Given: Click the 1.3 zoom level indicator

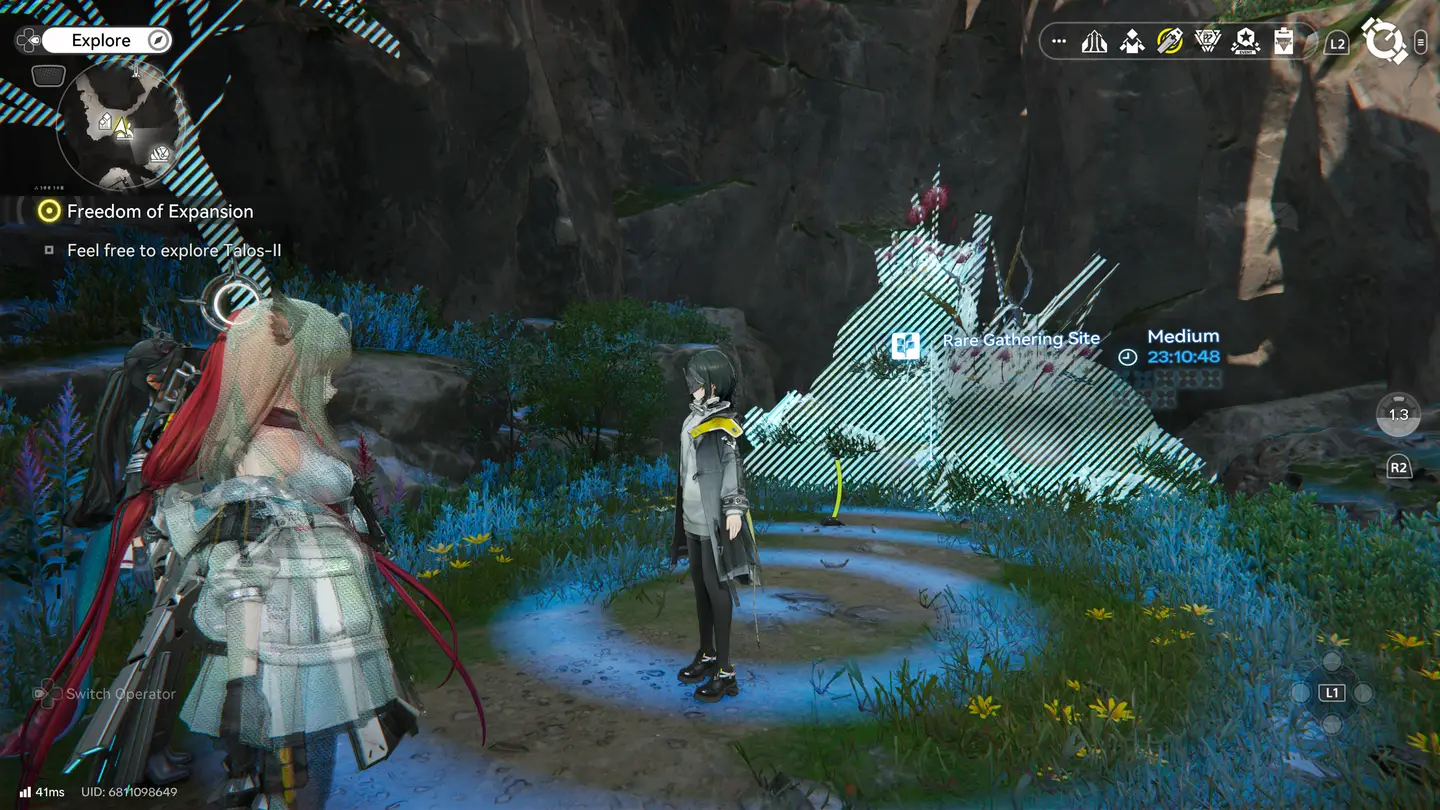Looking at the screenshot, I should 1397,416.
